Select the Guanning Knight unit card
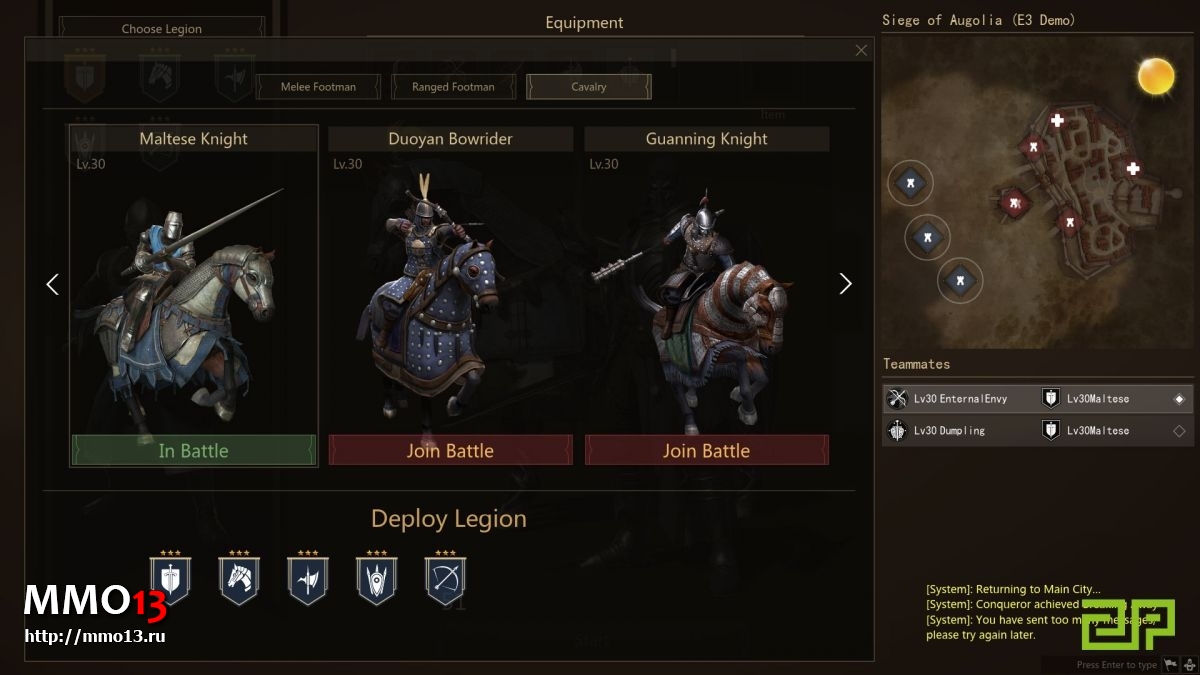1200x675 pixels. (x=706, y=290)
